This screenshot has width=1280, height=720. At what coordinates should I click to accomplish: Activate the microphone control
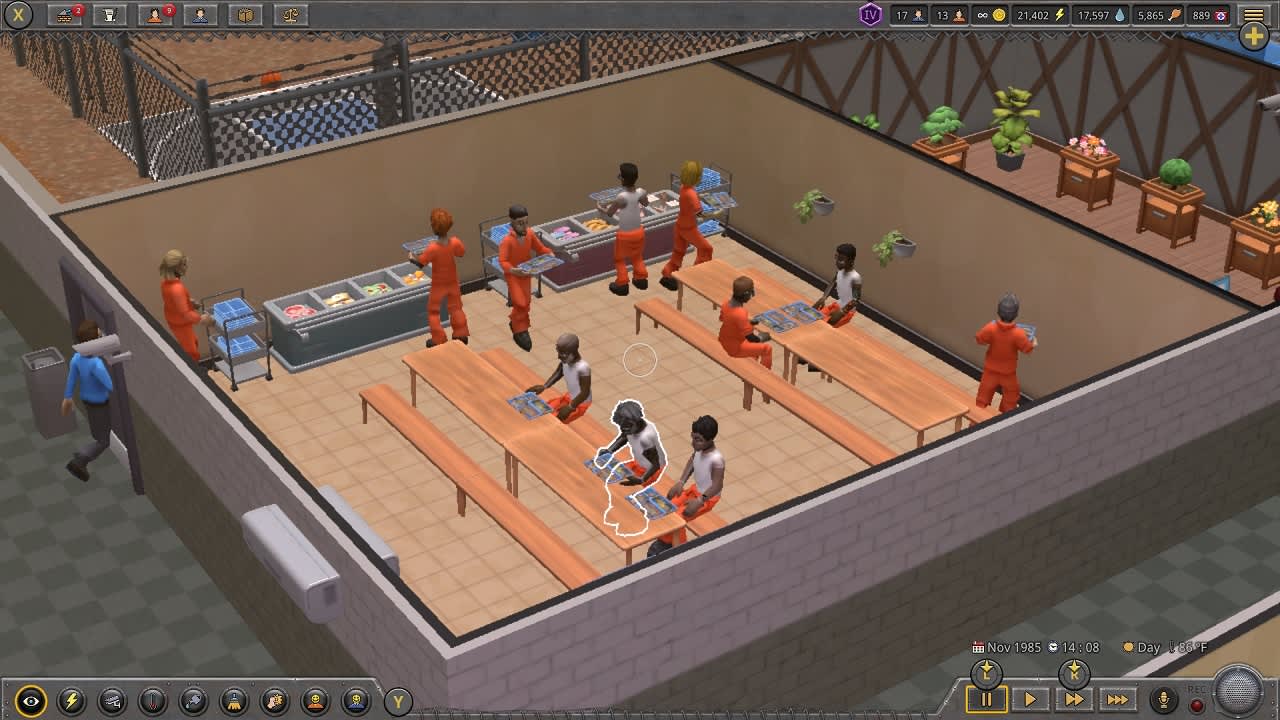[x=1165, y=698]
